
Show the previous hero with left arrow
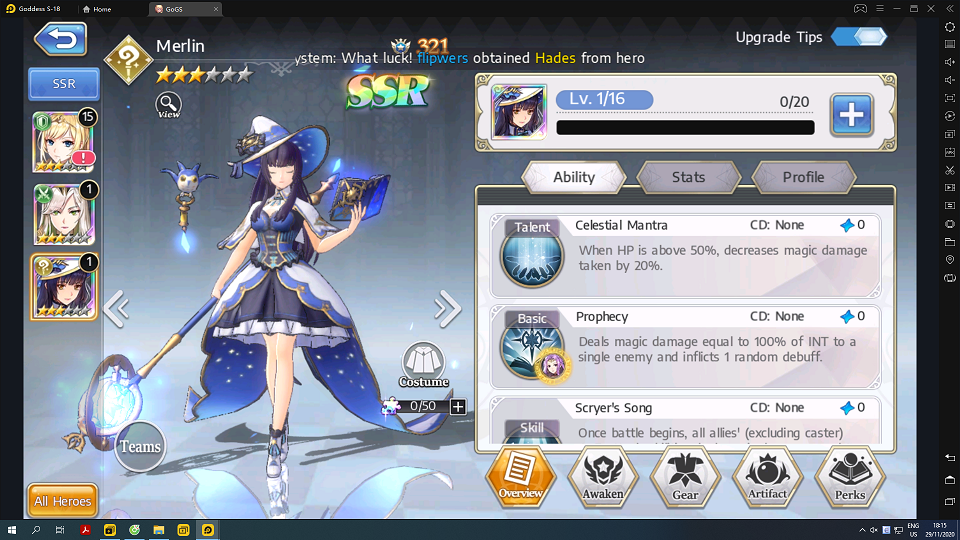point(116,309)
